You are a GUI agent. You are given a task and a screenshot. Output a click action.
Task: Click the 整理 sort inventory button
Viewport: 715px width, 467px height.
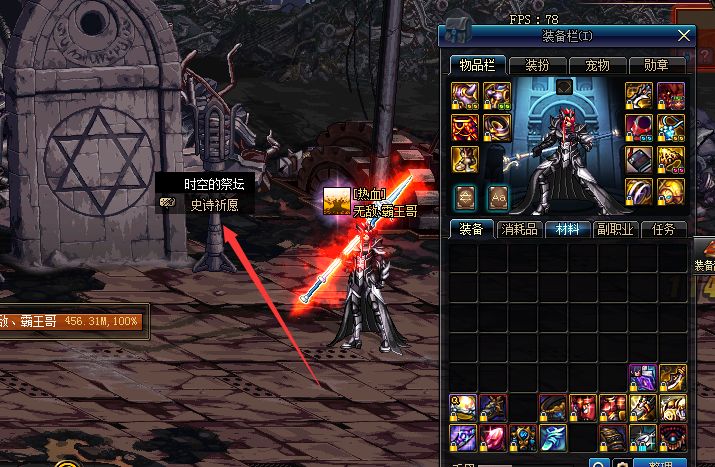[661, 464]
